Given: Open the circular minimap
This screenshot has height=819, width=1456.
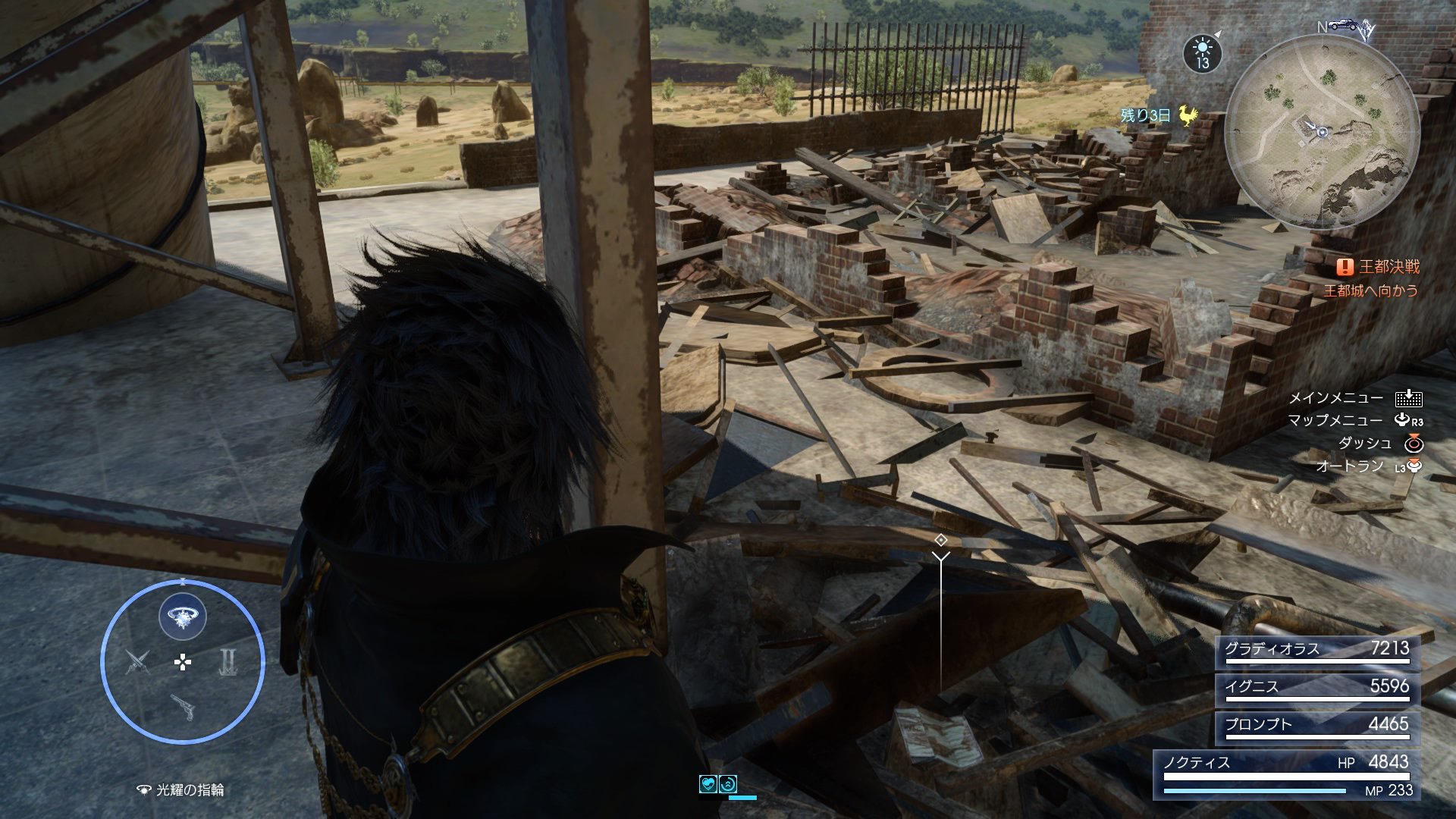Looking at the screenshot, I should pyautogui.click(x=1322, y=132).
